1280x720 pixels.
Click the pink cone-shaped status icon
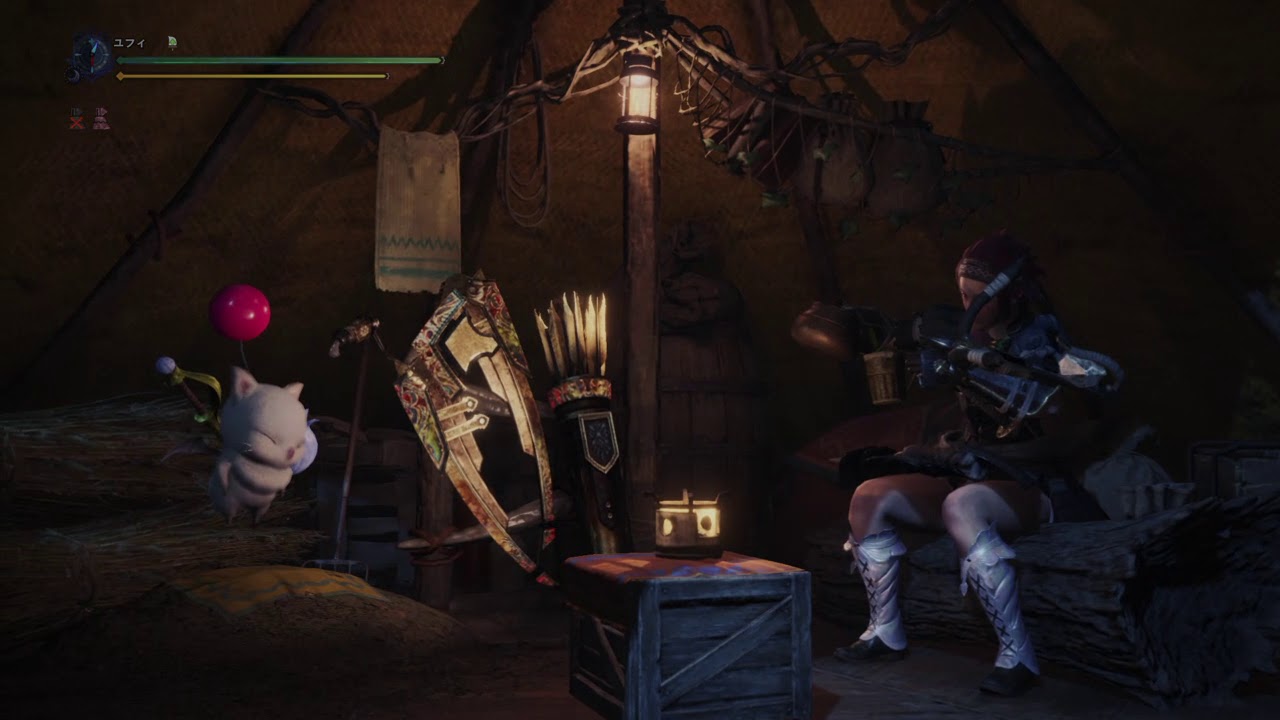click(x=101, y=119)
